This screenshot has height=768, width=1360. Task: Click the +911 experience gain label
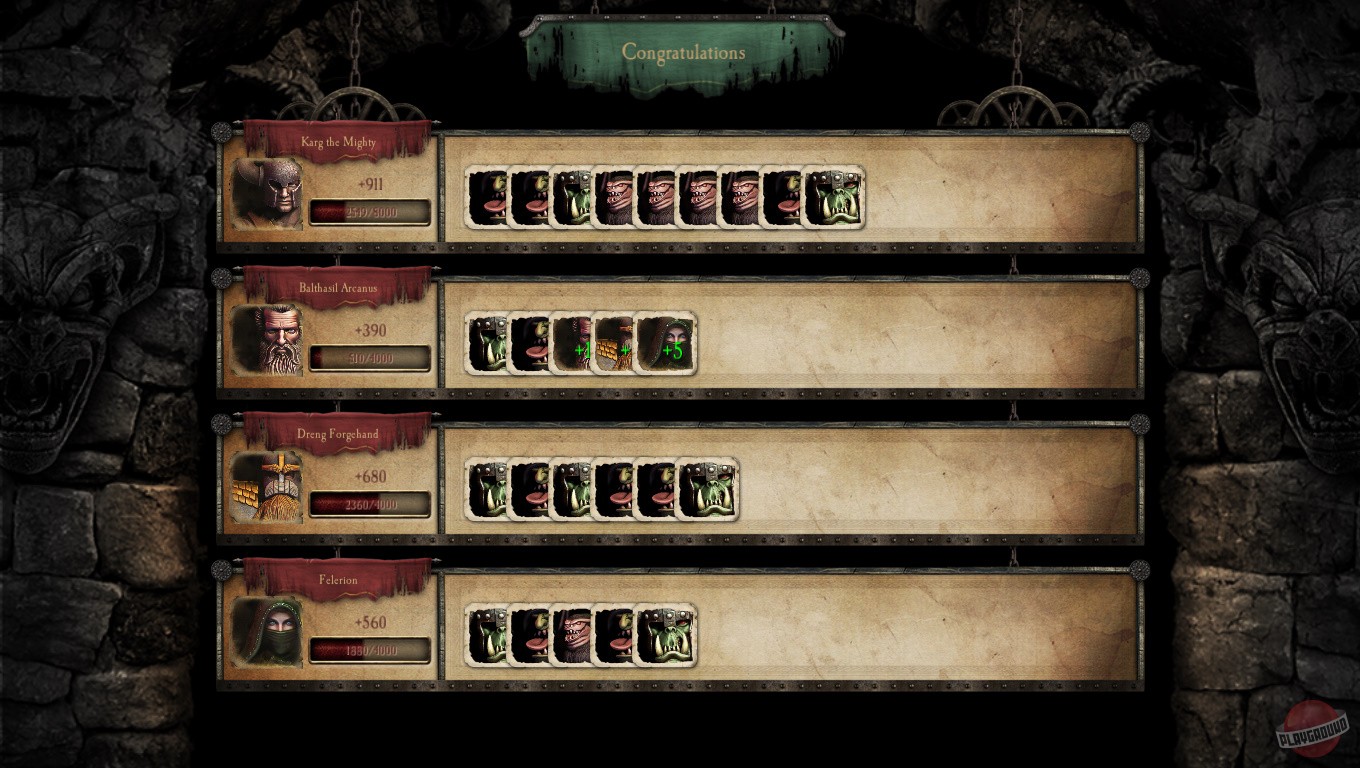click(x=371, y=184)
